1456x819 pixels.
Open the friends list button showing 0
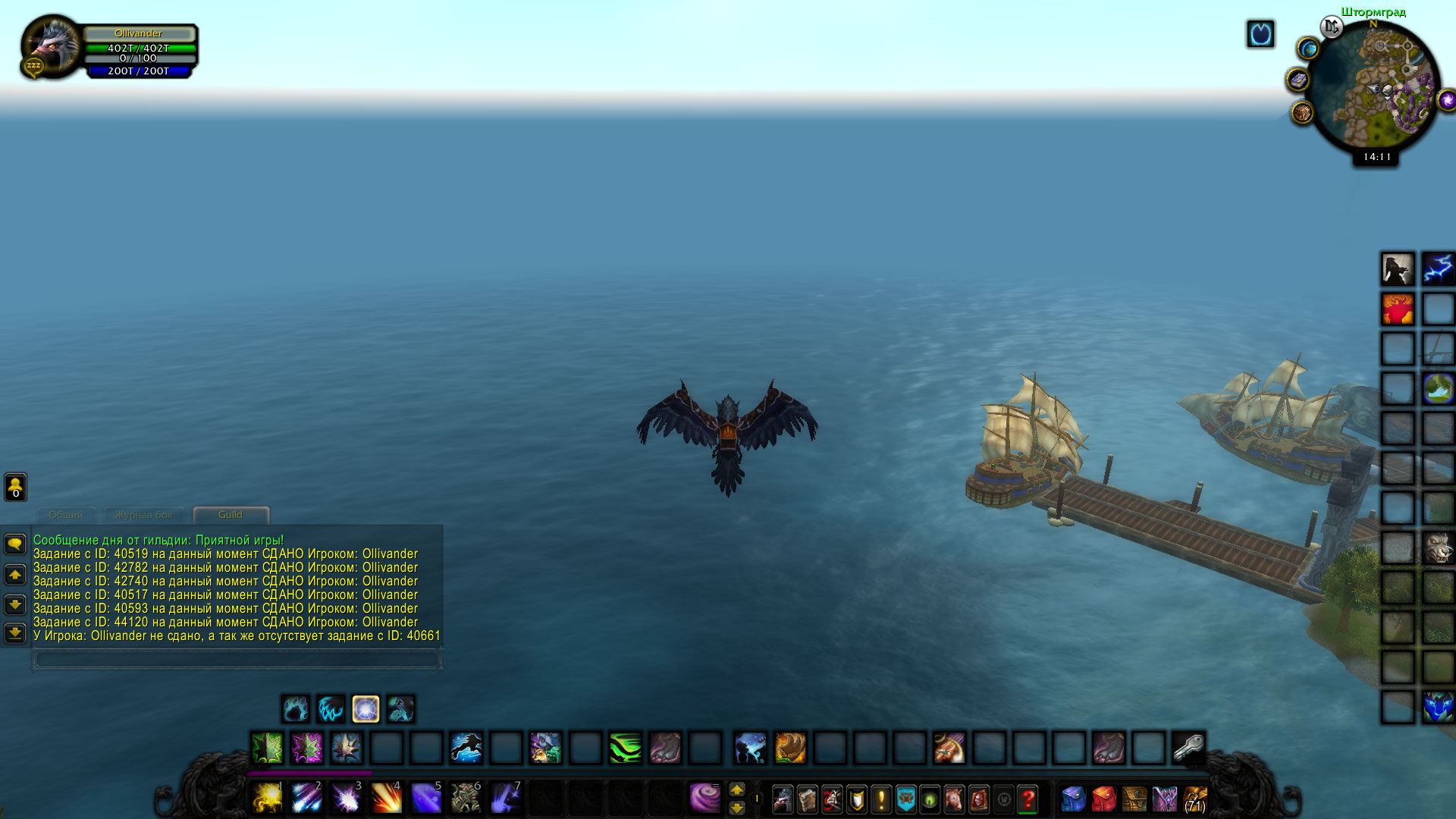15,487
